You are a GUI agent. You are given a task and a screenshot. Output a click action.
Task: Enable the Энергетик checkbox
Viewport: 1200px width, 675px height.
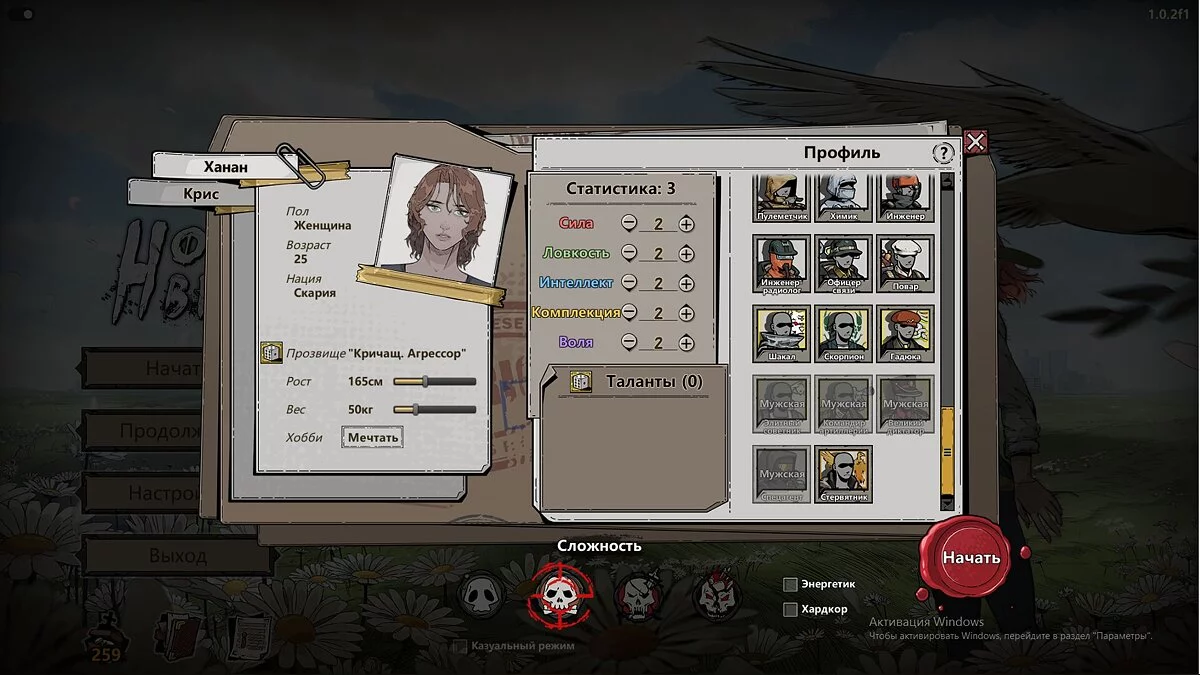coord(790,584)
